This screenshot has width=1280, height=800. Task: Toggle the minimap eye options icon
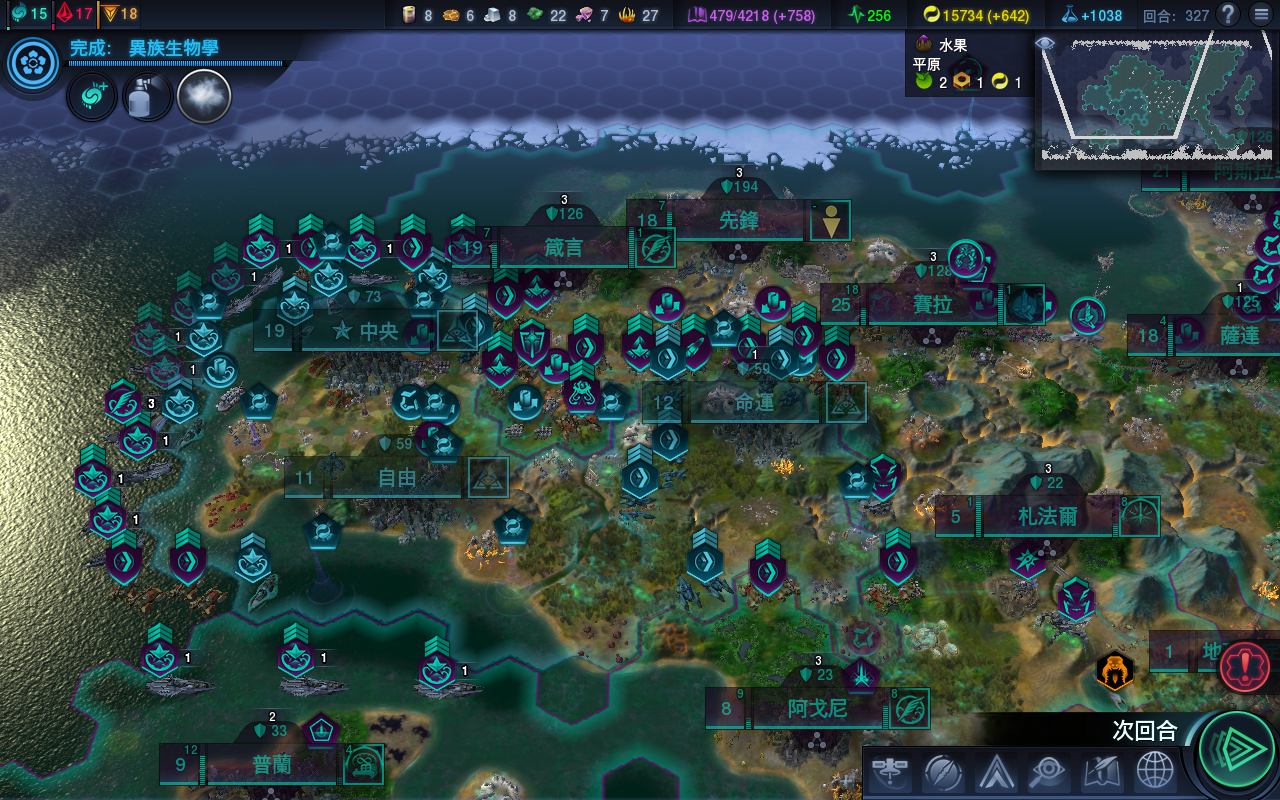pyautogui.click(x=1045, y=44)
